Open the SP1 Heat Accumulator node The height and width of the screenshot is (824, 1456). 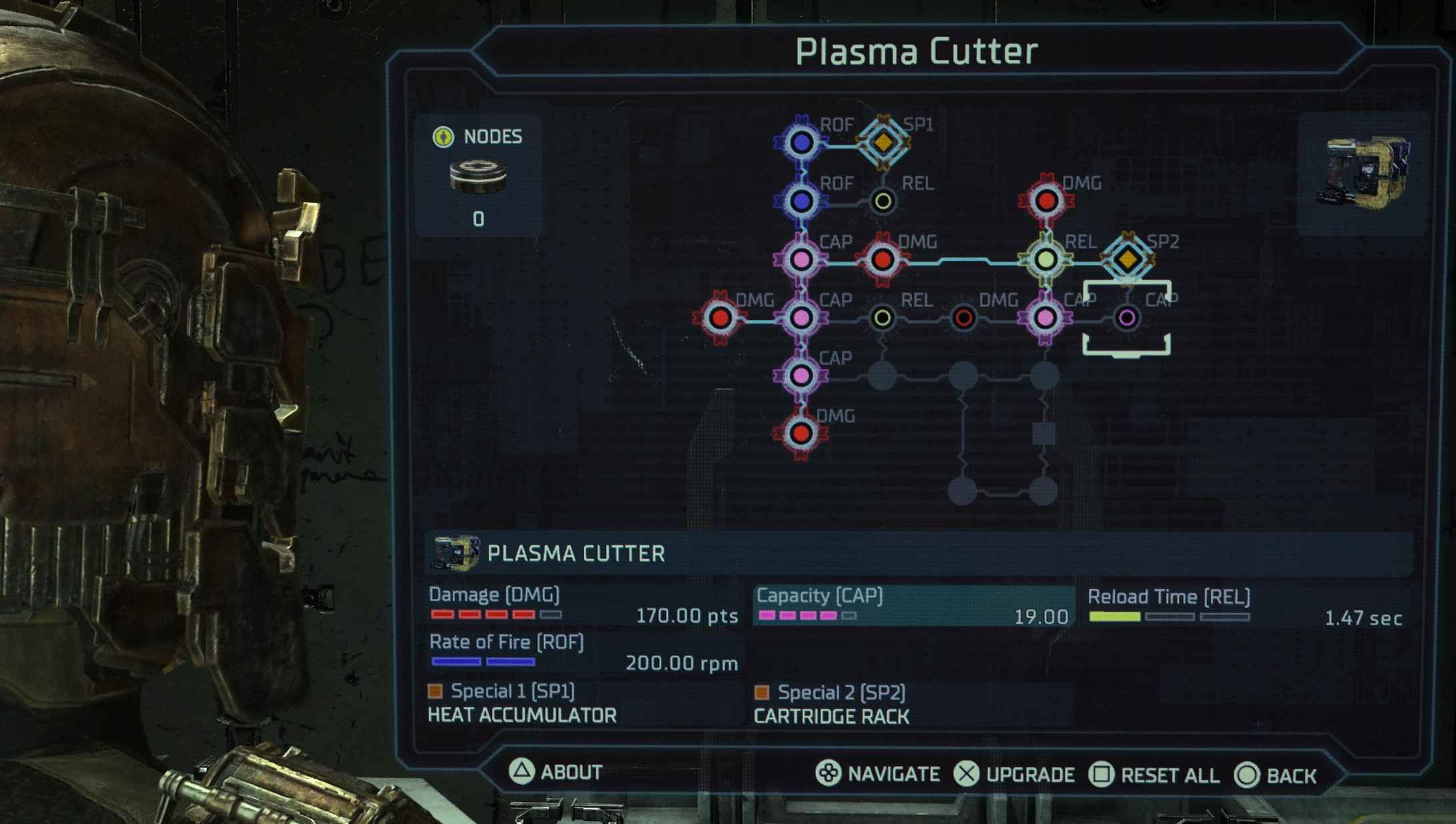click(x=885, y=142)
